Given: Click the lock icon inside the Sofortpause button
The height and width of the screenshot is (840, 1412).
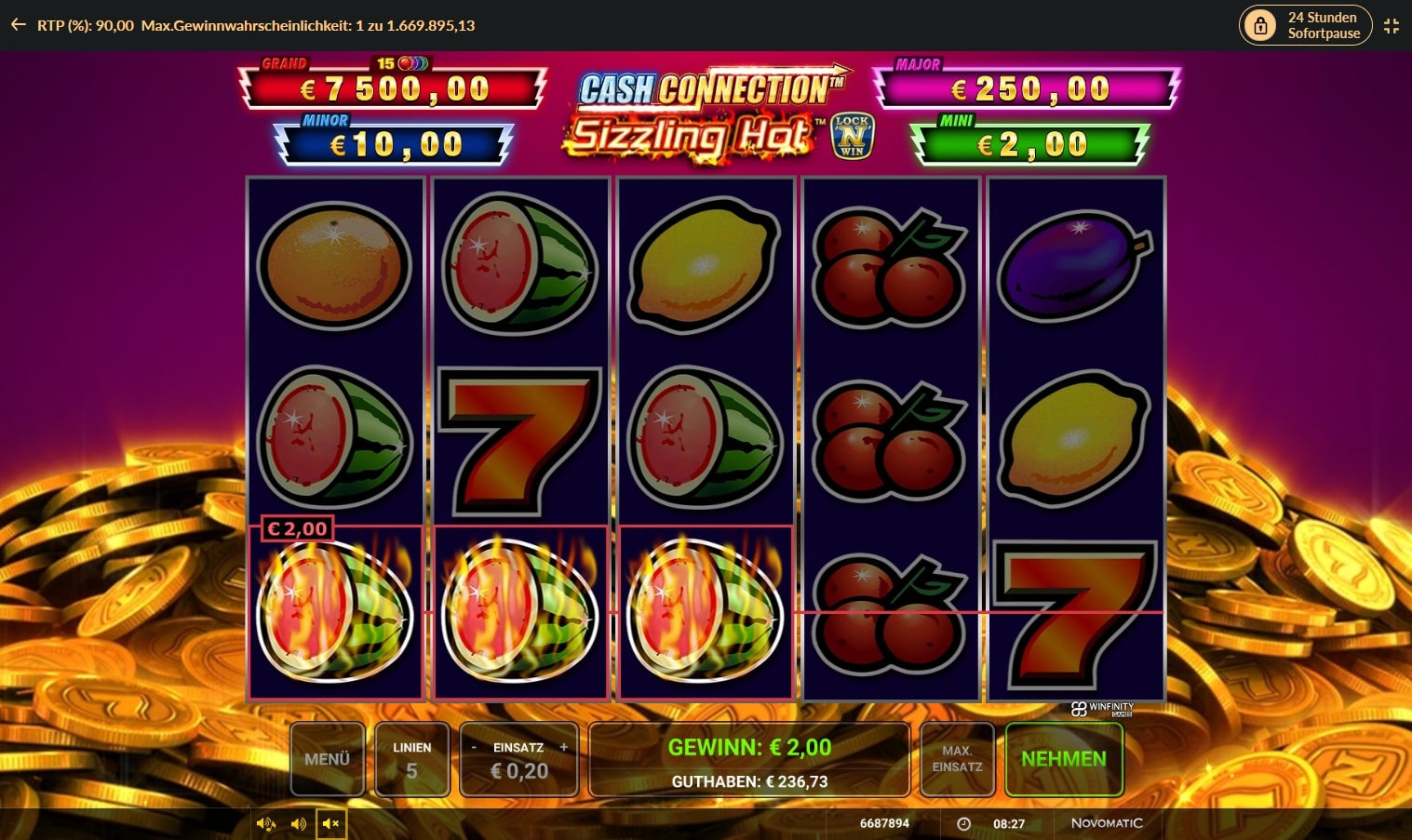Looking at the screenshot, I should [x=1261, y=25].
